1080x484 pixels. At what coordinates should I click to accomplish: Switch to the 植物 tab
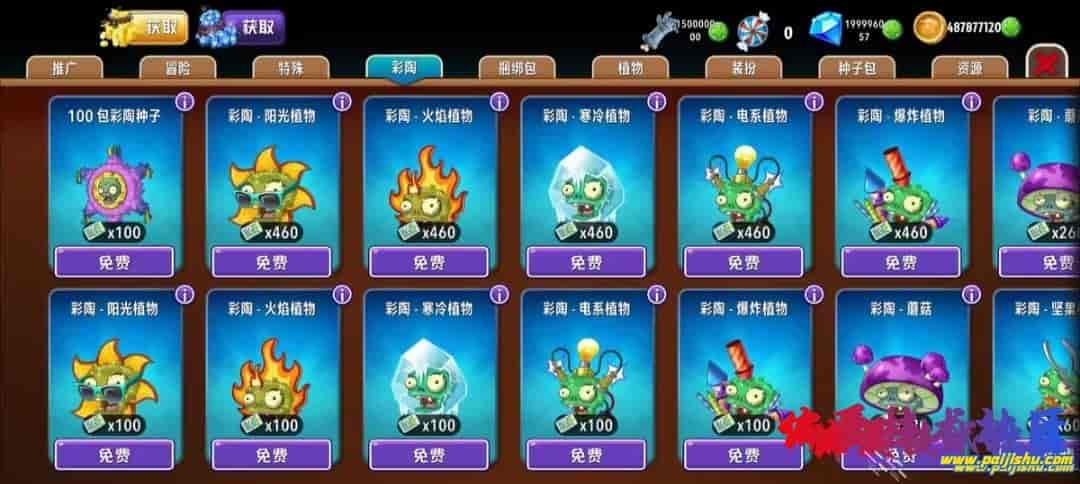click(x=630, y=68)
